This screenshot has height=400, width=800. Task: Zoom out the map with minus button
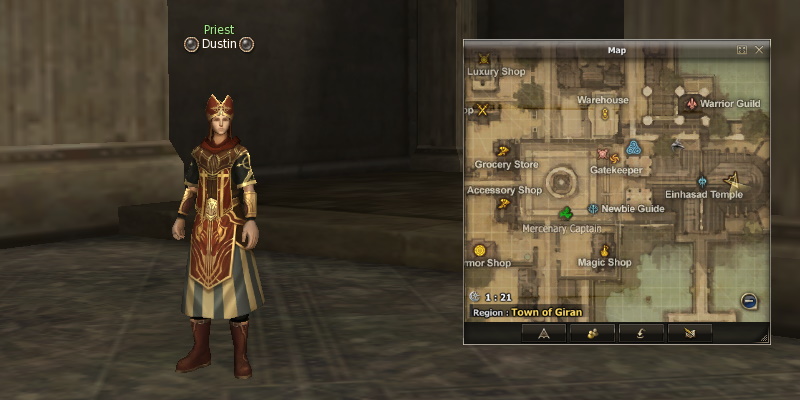coord(748,301)
